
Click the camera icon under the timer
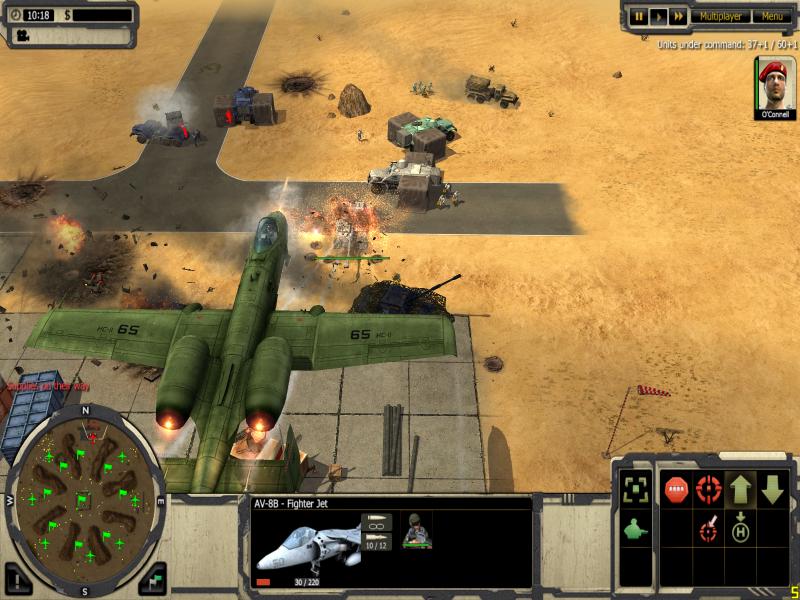coord(20,35)
